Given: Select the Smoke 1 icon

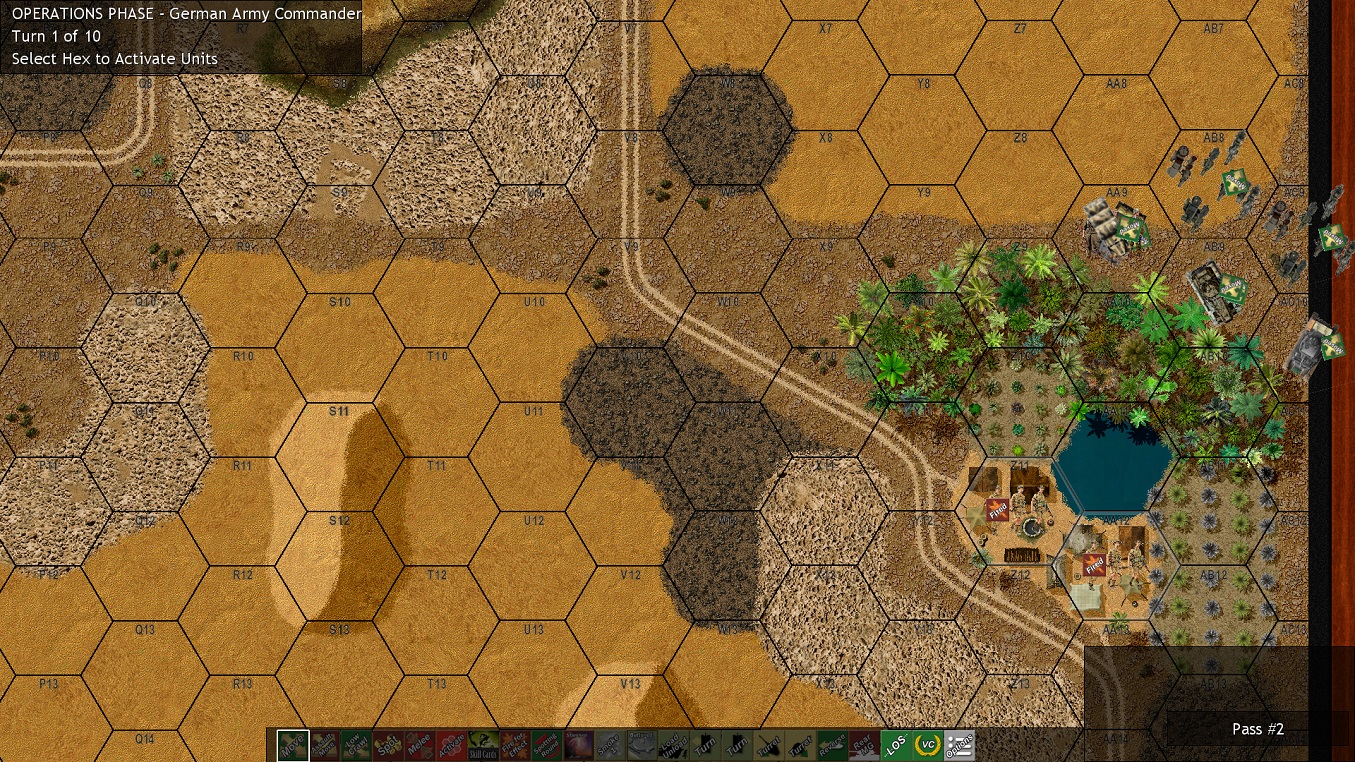Looking at the screenshot, I should point(610,744).
